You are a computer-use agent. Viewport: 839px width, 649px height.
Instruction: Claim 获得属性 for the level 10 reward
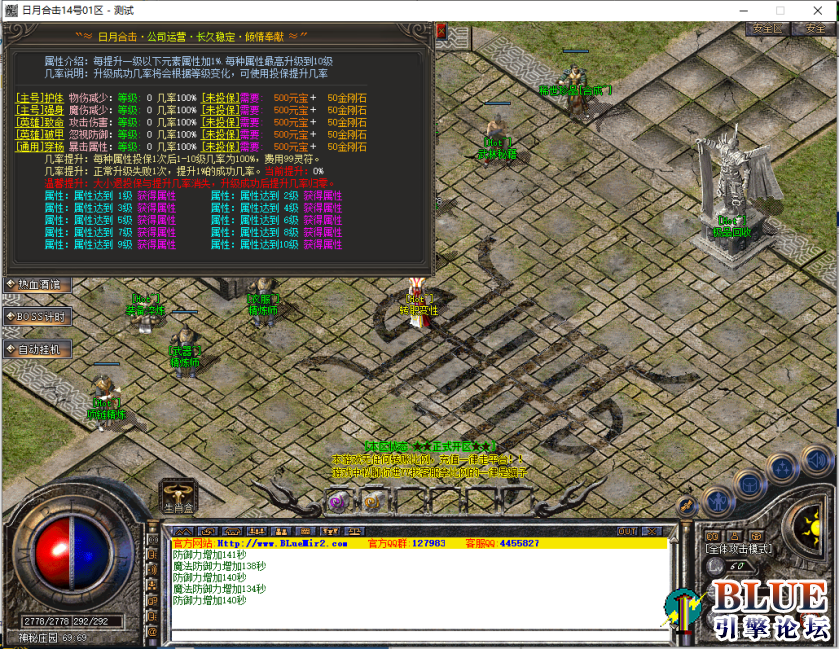point(322,244)
